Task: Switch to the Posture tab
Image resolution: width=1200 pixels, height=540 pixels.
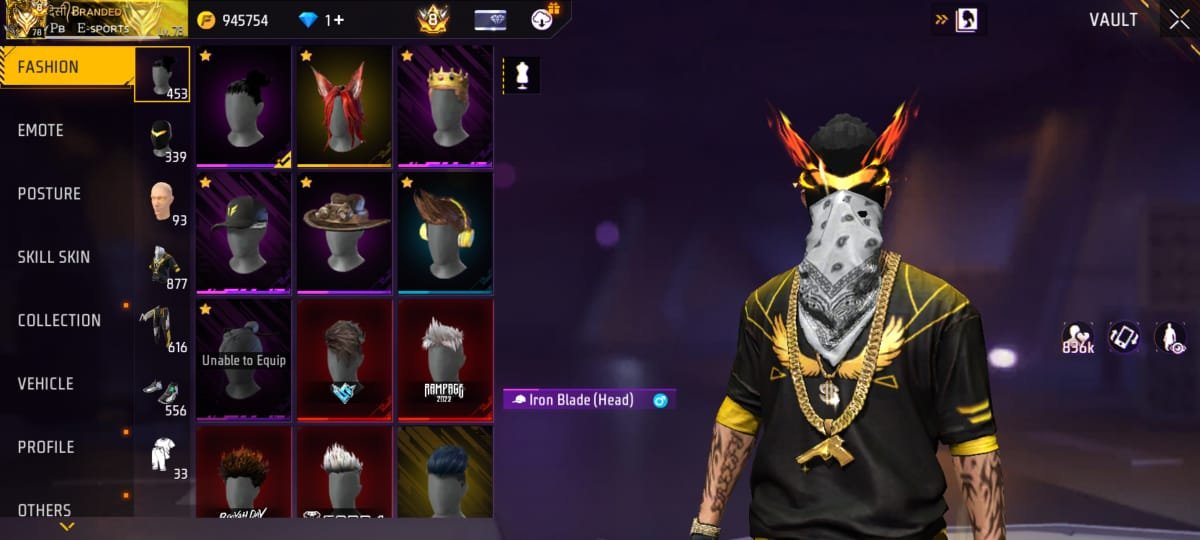Action: coord(49,194)
